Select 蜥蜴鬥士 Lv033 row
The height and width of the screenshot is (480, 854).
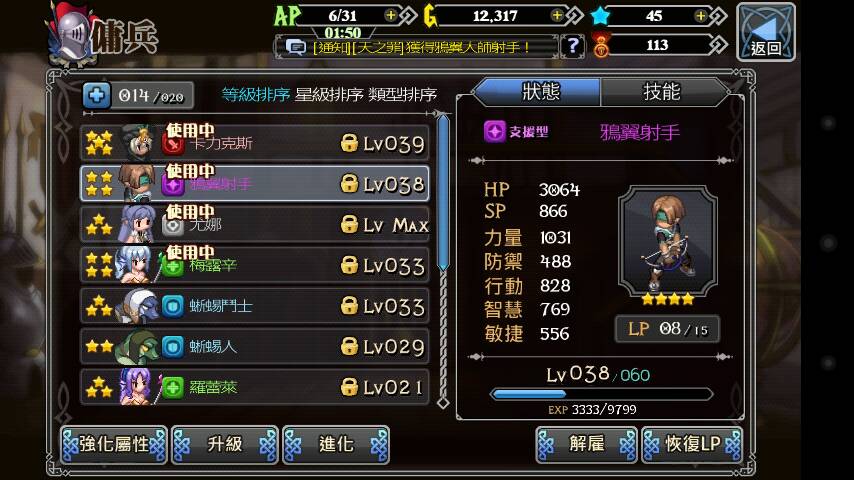(255, 306)
